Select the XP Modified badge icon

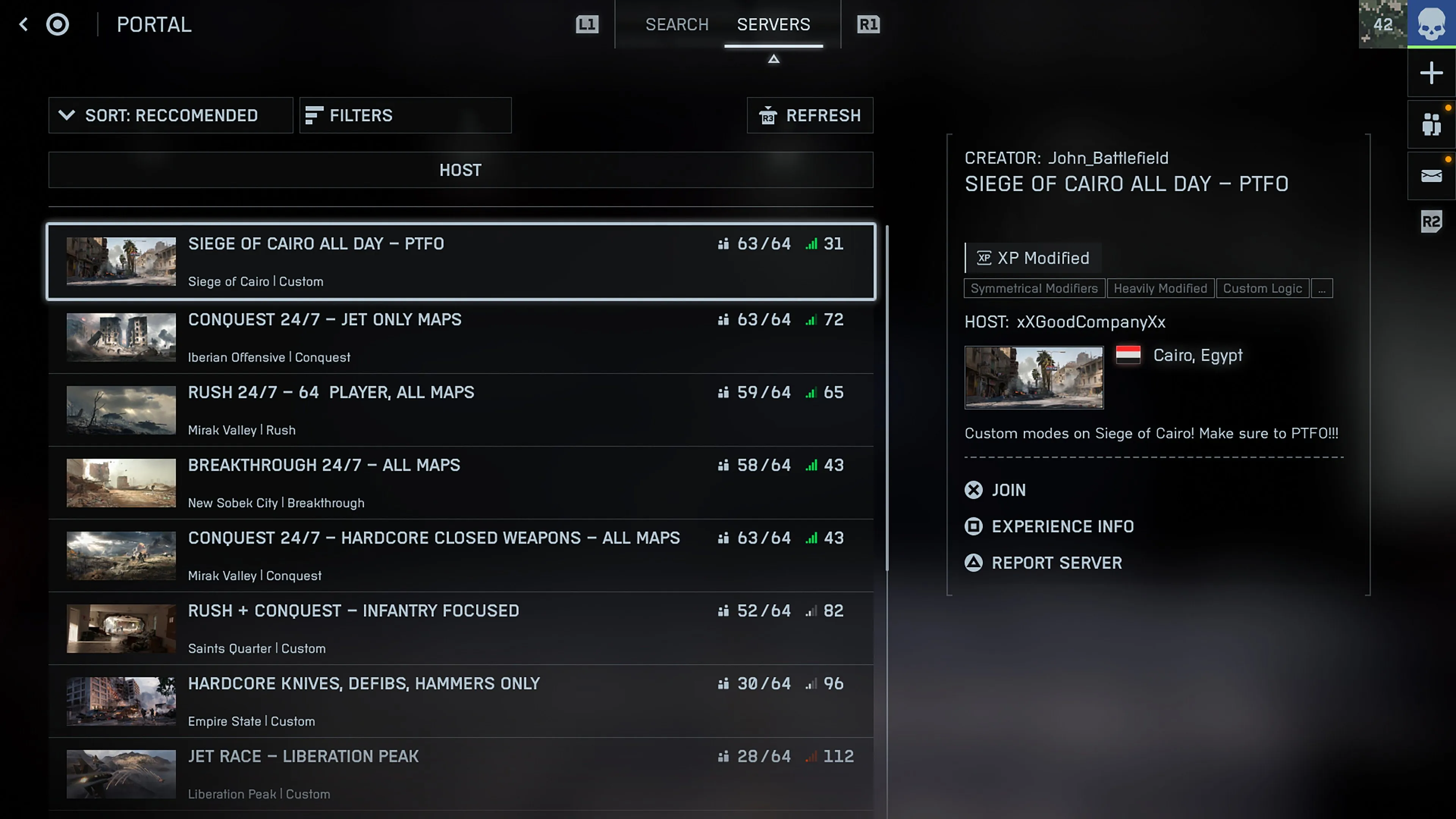point(984,258)
